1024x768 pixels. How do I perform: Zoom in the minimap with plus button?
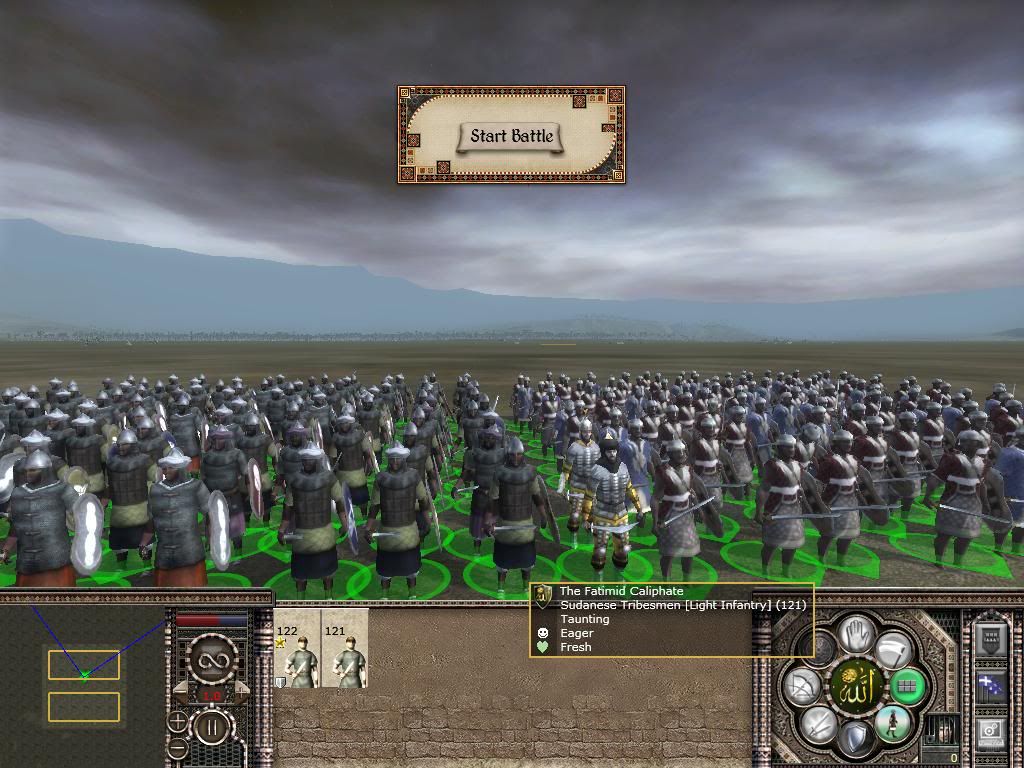pos(178,720)
